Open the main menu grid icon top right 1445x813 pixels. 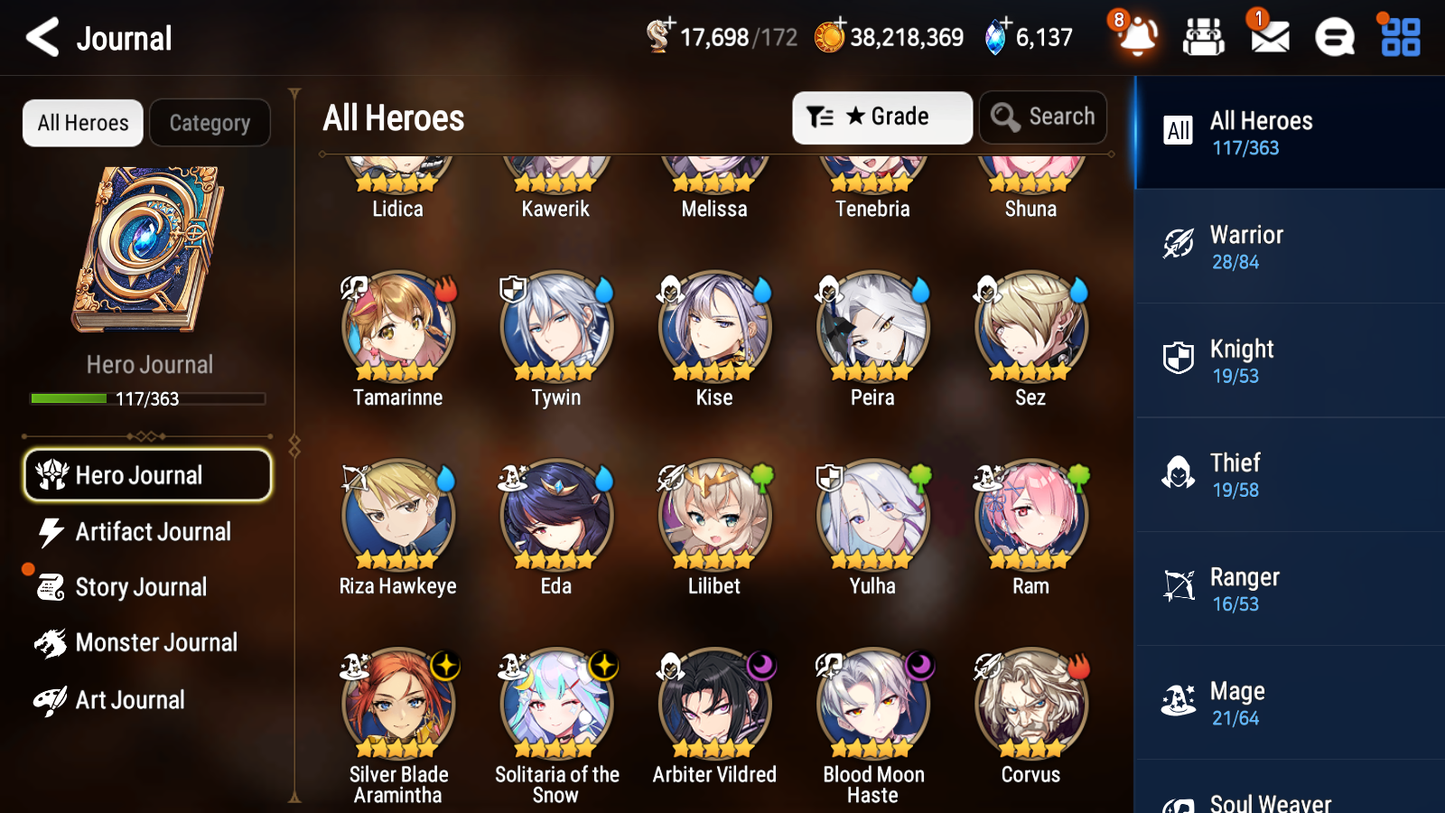[1399, 36]
